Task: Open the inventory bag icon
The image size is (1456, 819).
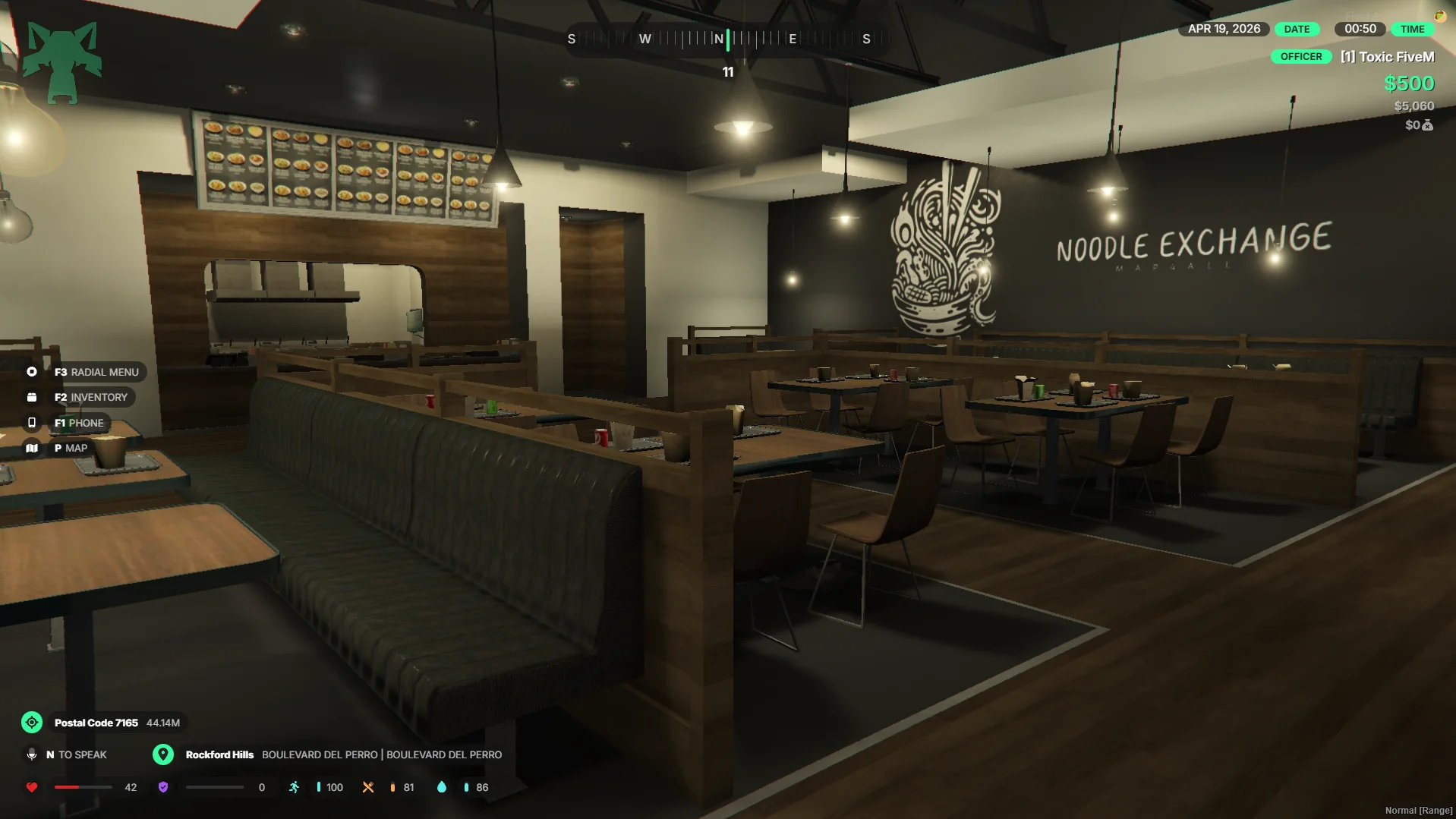Action: (32, 397)
